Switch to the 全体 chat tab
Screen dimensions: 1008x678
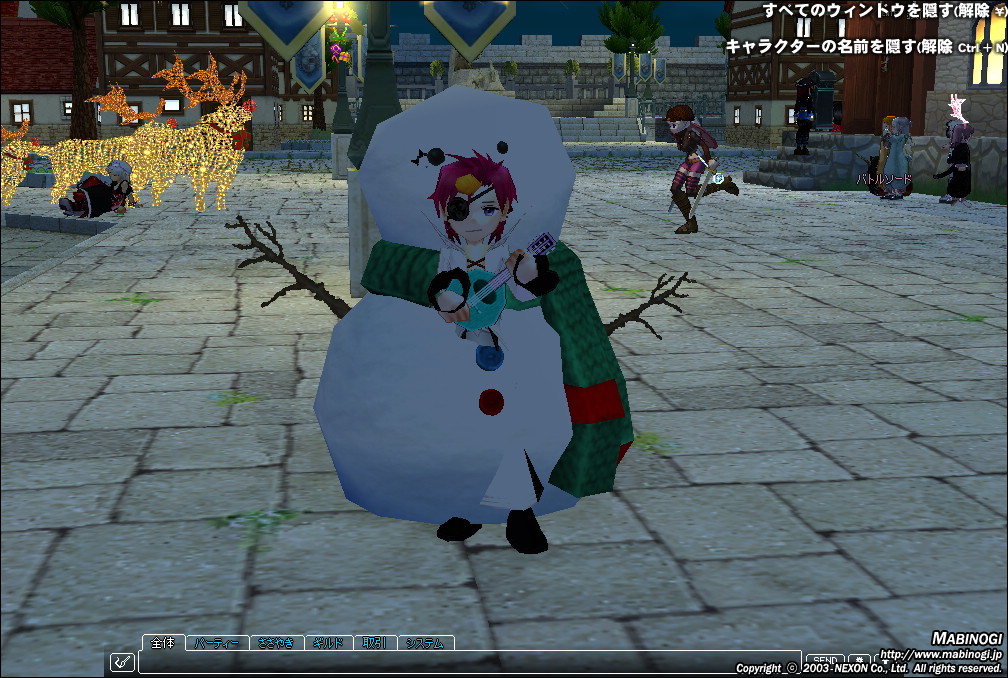coord(163,643)
